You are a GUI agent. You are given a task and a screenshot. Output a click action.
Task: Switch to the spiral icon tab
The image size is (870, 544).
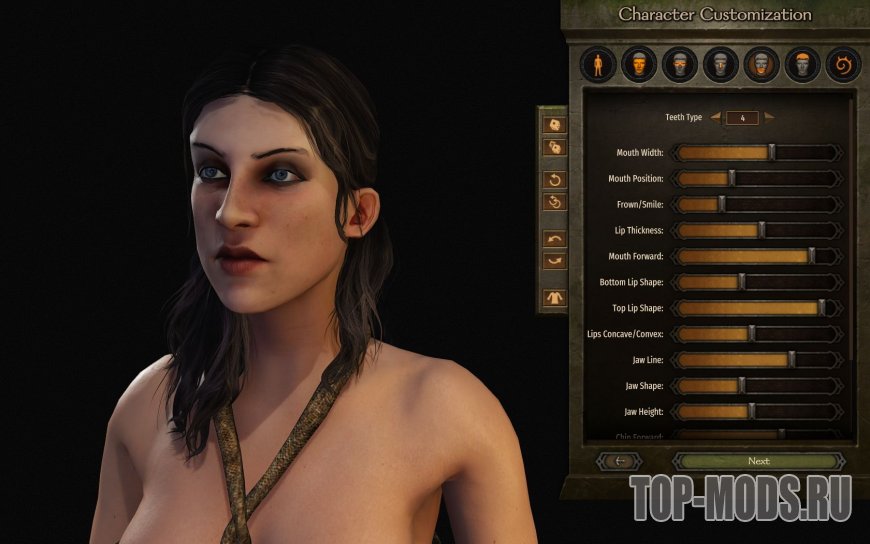[843, 66]
